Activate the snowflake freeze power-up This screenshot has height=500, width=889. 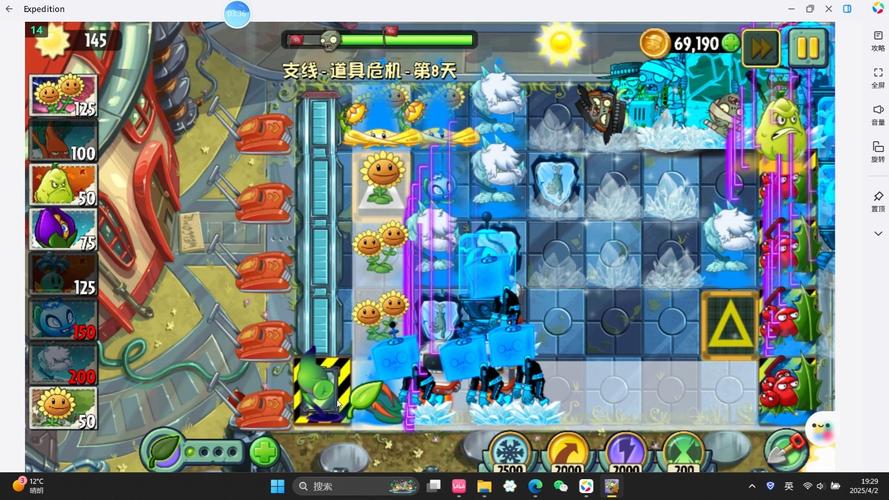pos(511,451)
